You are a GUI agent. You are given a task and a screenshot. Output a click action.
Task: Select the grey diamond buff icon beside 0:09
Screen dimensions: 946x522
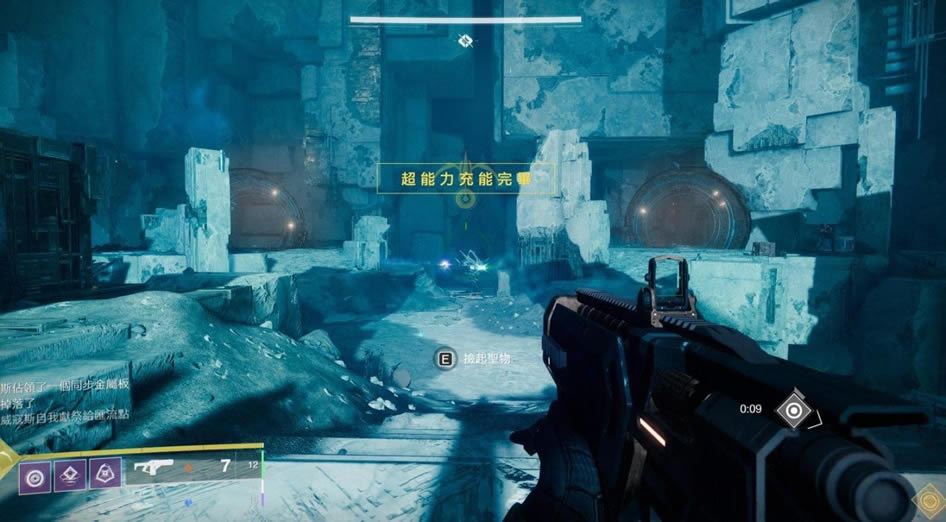793,409
